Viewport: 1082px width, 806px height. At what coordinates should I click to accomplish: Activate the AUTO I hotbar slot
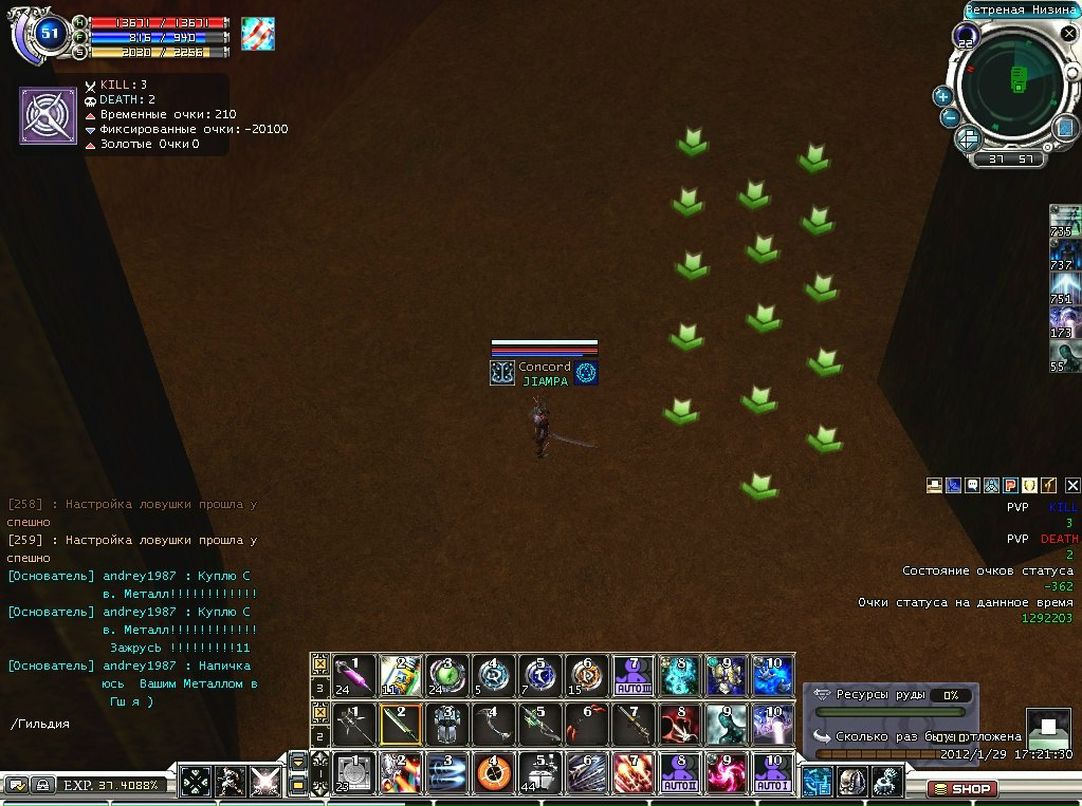pyautogui.click(x=771, y=772)
